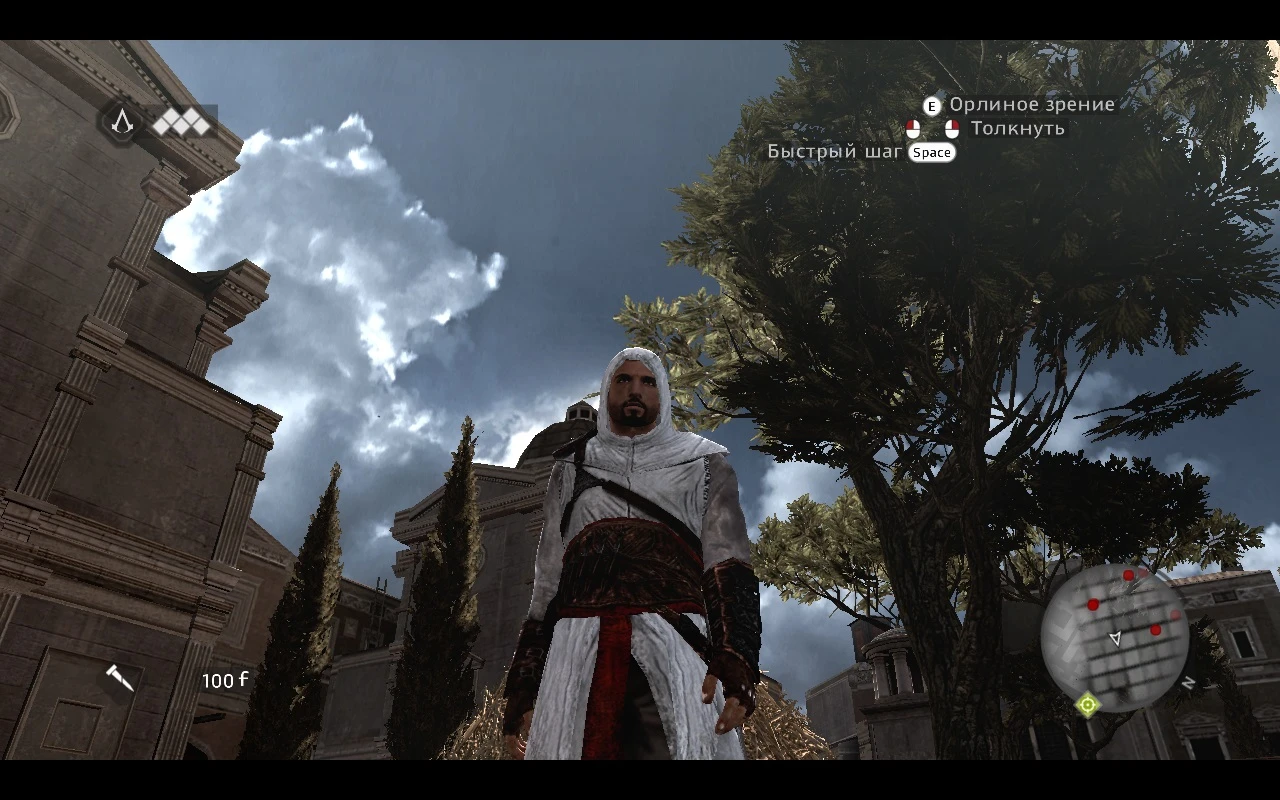Image resolution: width=1280 pixels, height=800 pixels.
Task: Click the green objective marker on the minimap
Action: click(1087, 704)
